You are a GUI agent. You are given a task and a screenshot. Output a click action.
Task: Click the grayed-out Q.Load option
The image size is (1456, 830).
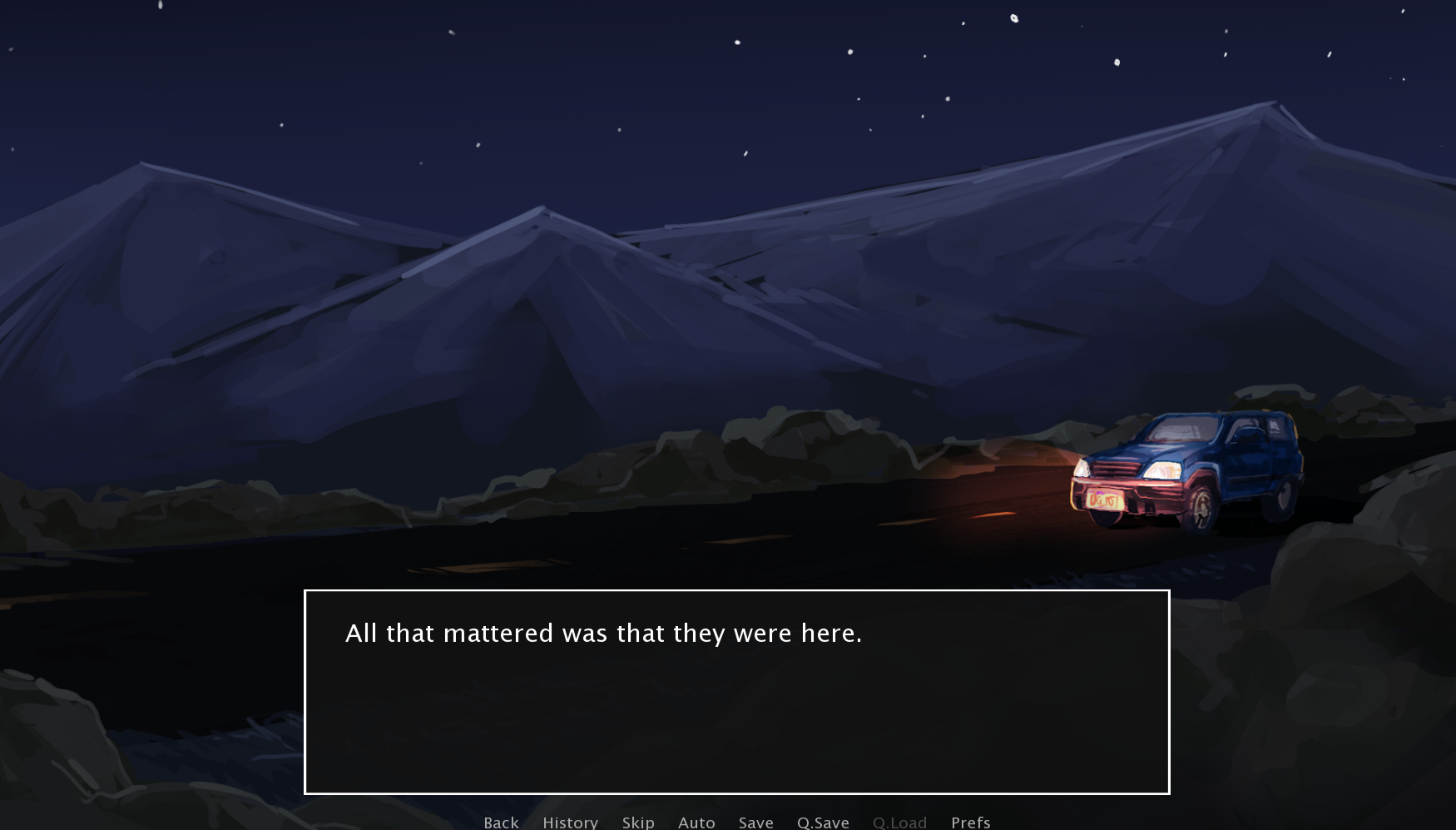tap(899, 823)
